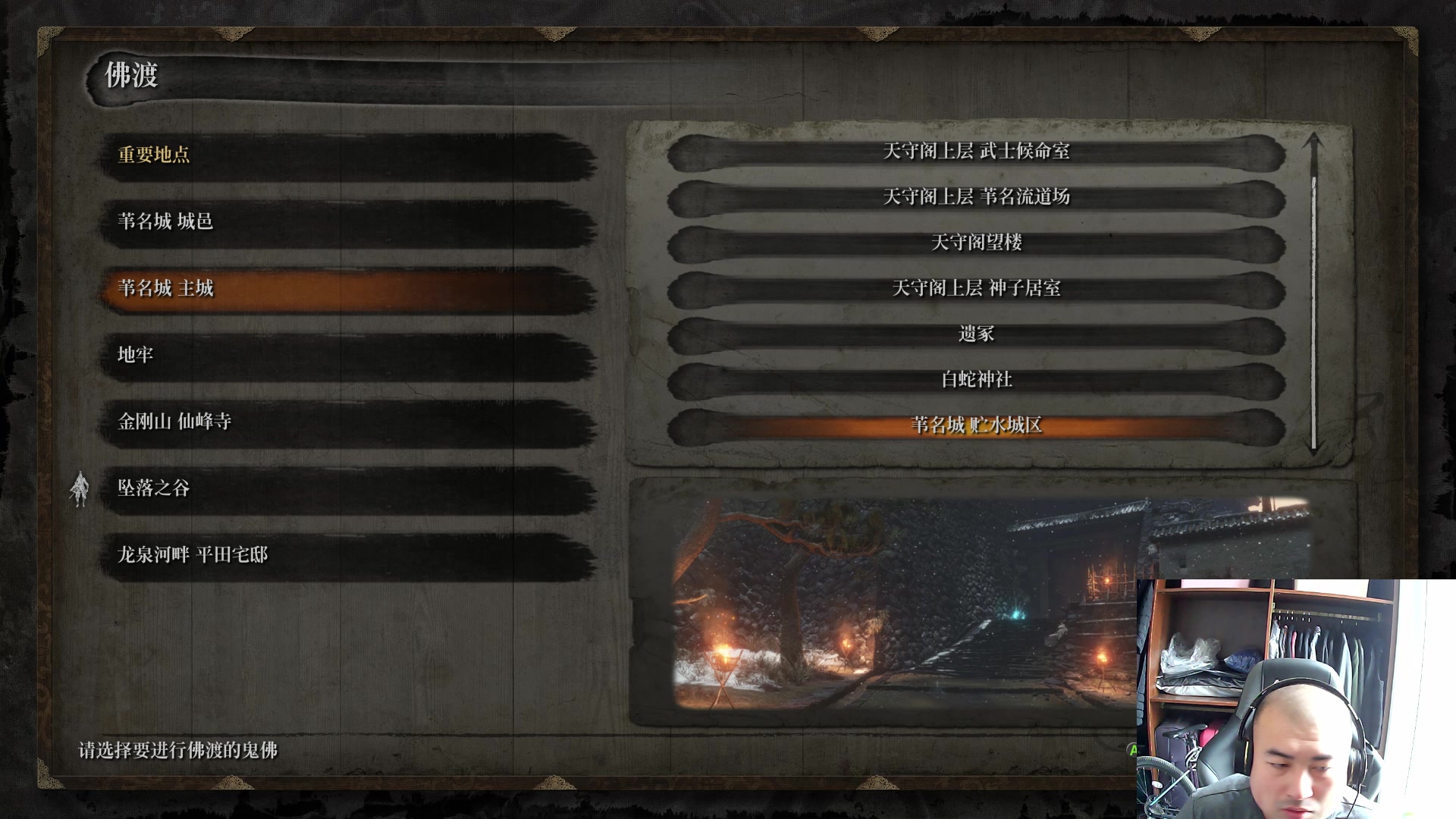This screenshot has height=819, width=1456.
Task: Choose the 天守阁望楼 idol
Action: pyautogui.click(x=976, y=243)
